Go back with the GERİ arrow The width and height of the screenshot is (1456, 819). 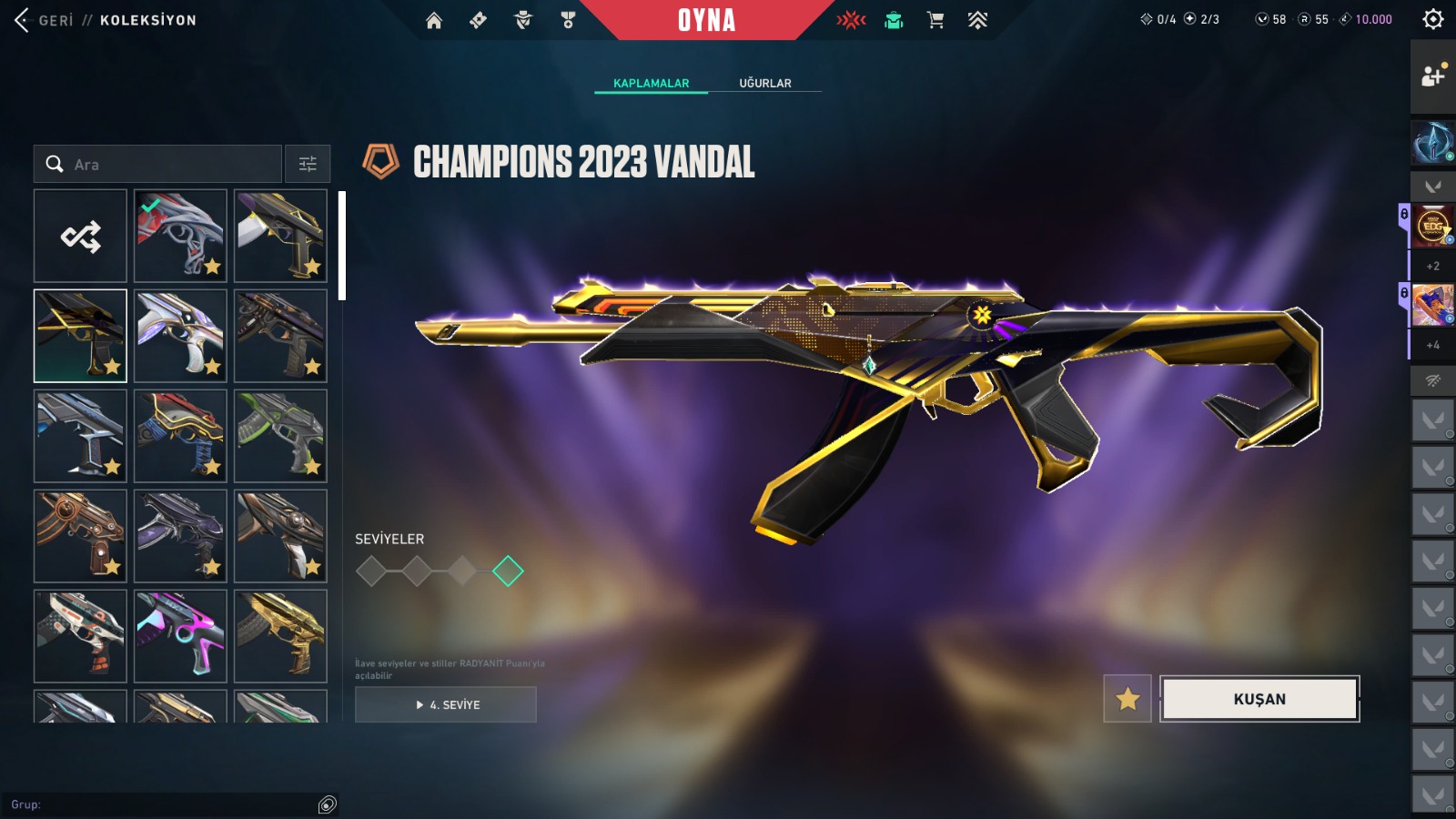point(24,20)
